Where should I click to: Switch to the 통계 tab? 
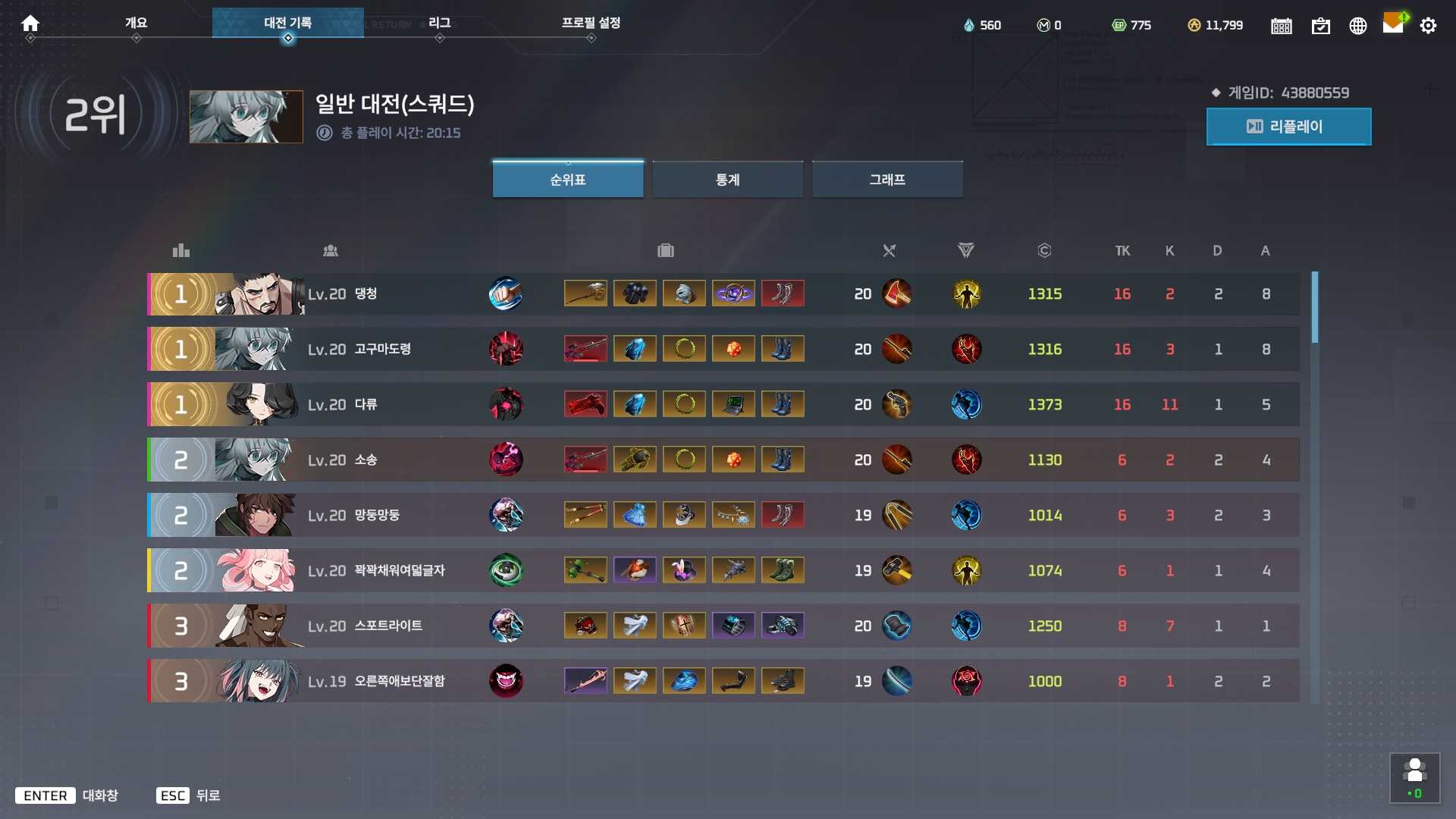[727, 179]
